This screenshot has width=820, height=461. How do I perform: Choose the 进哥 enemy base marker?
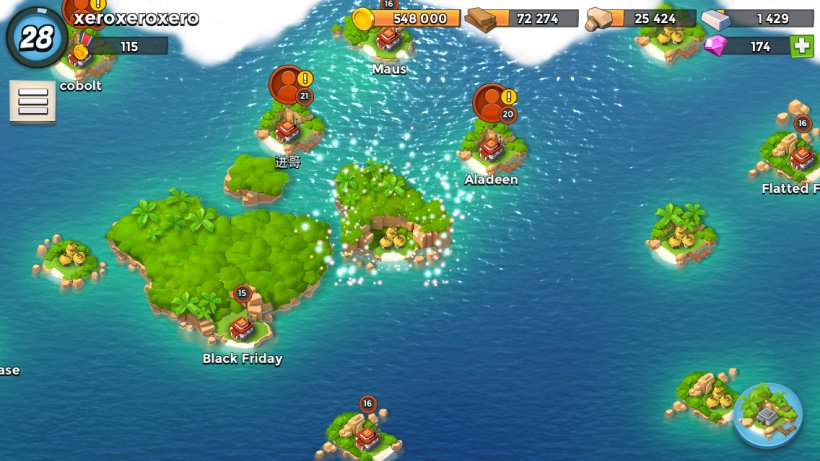(288, 131)
